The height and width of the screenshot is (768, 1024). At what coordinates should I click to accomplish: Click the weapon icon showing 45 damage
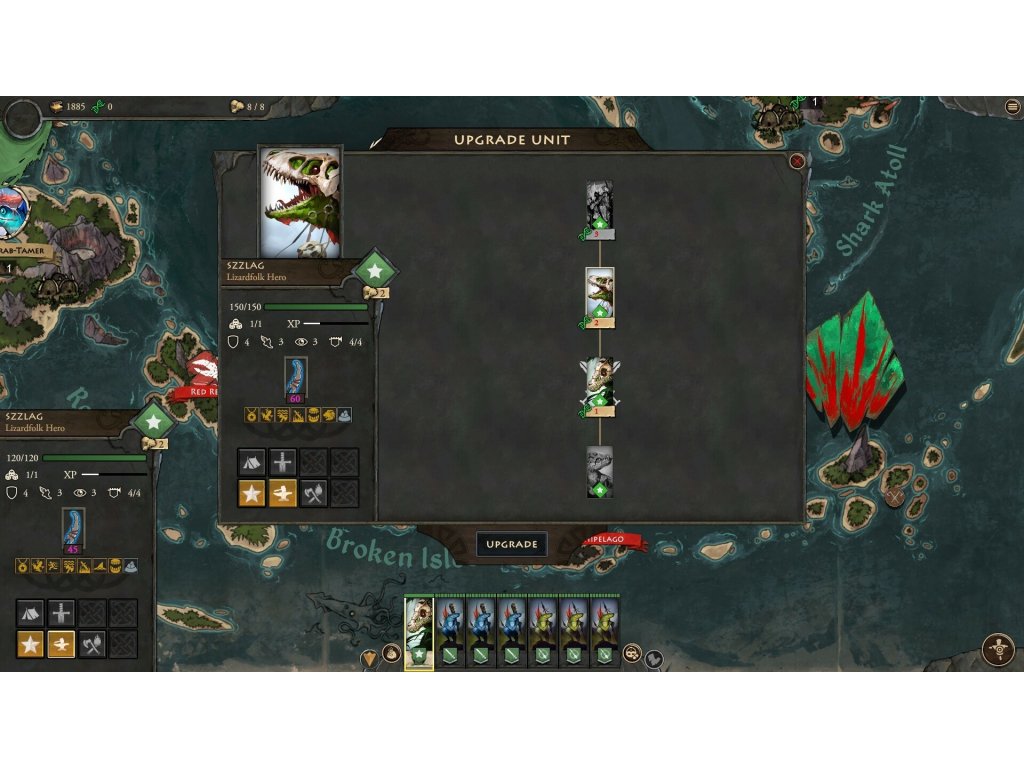click(73, 529)
